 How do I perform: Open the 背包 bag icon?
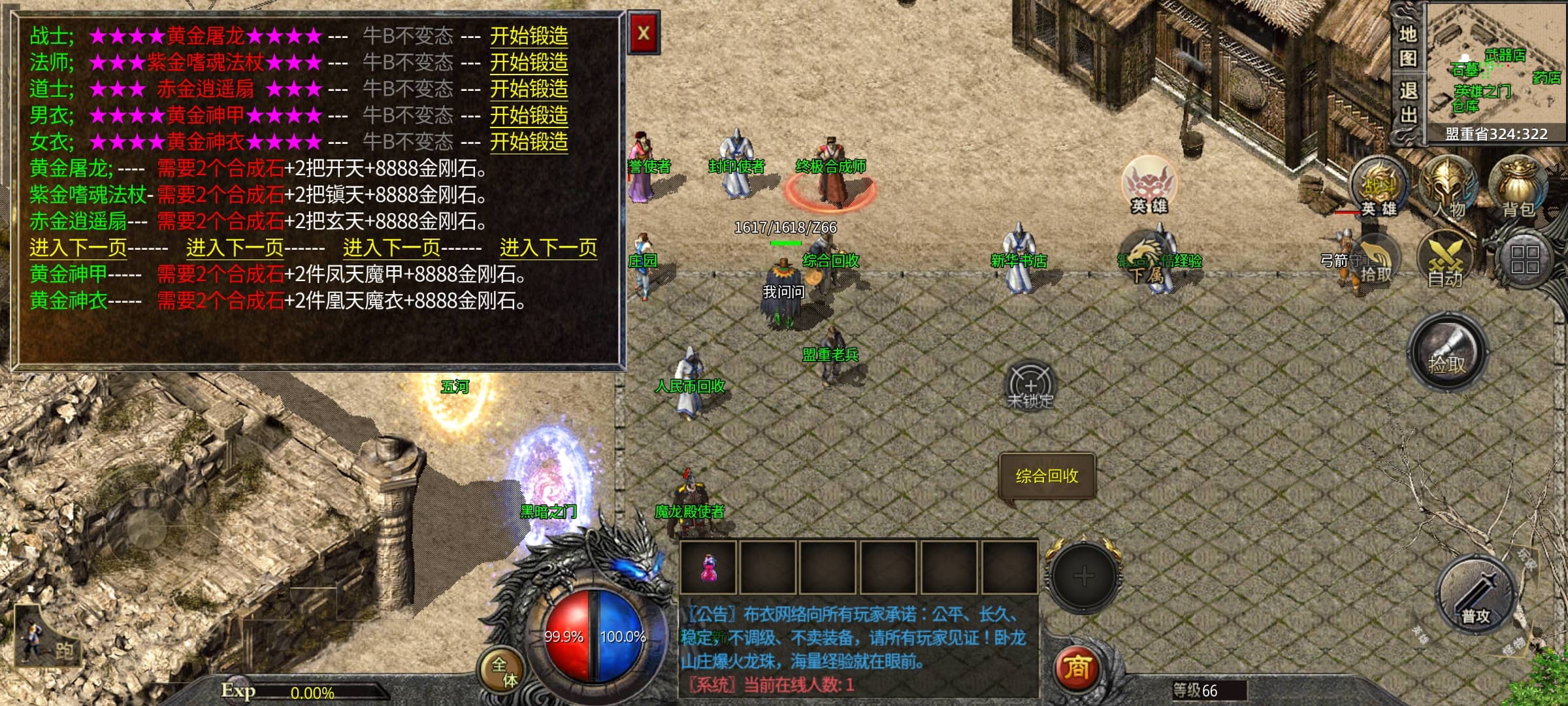pyautogui.click(x=1518, y=186)
